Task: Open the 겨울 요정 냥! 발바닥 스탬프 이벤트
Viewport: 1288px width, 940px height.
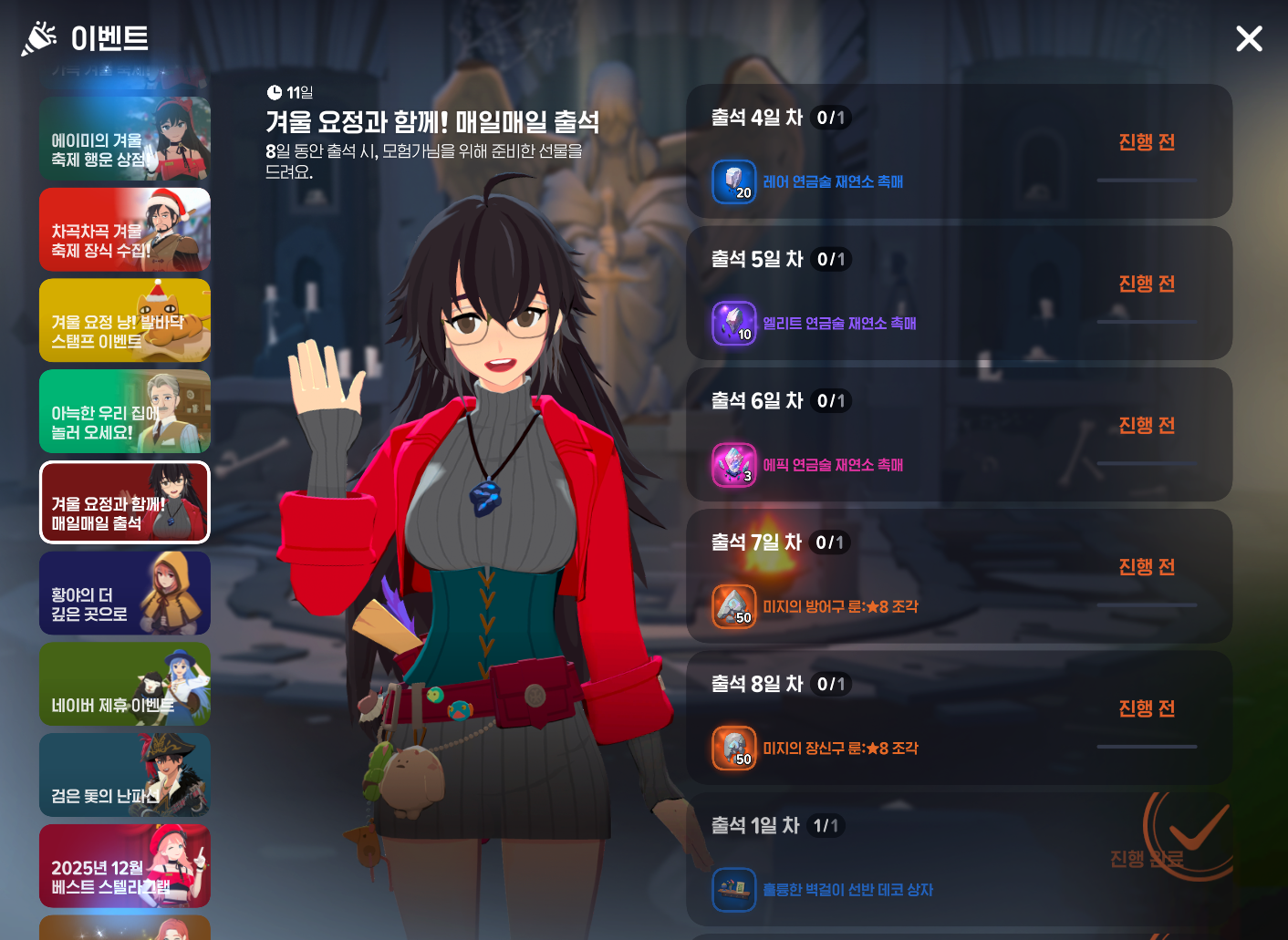Action: [x=125, y=321]
